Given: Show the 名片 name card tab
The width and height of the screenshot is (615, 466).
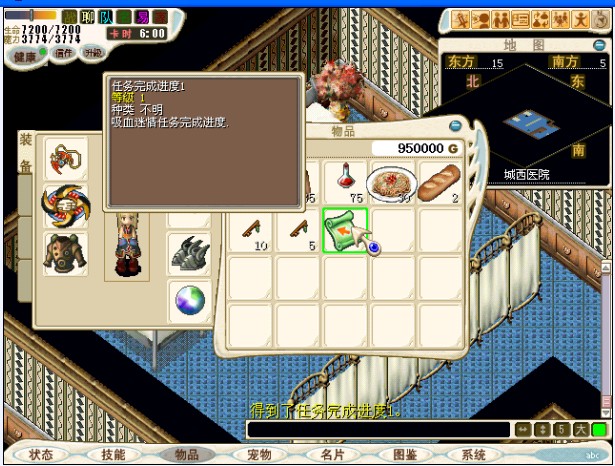Looking at the screenshot, I should [332, 454].
